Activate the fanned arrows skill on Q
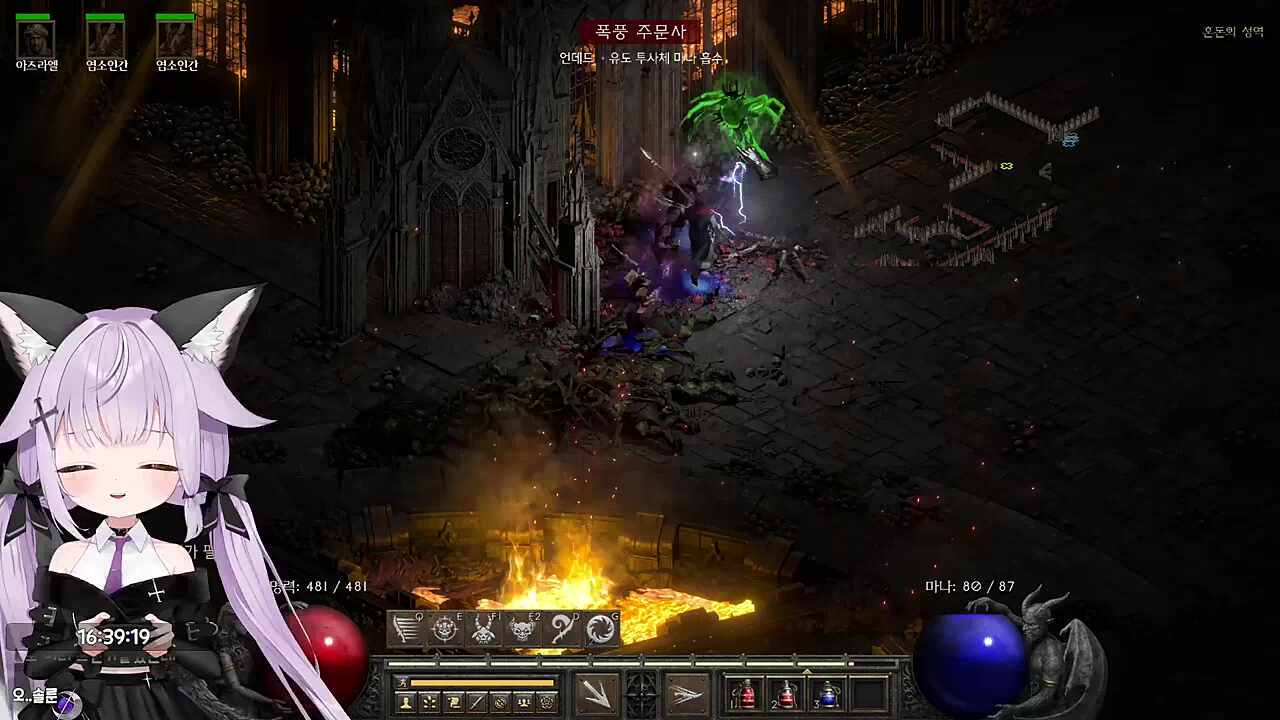This screenshot has width=1280, height=720. pyautogui.click(x=407, y=629)
